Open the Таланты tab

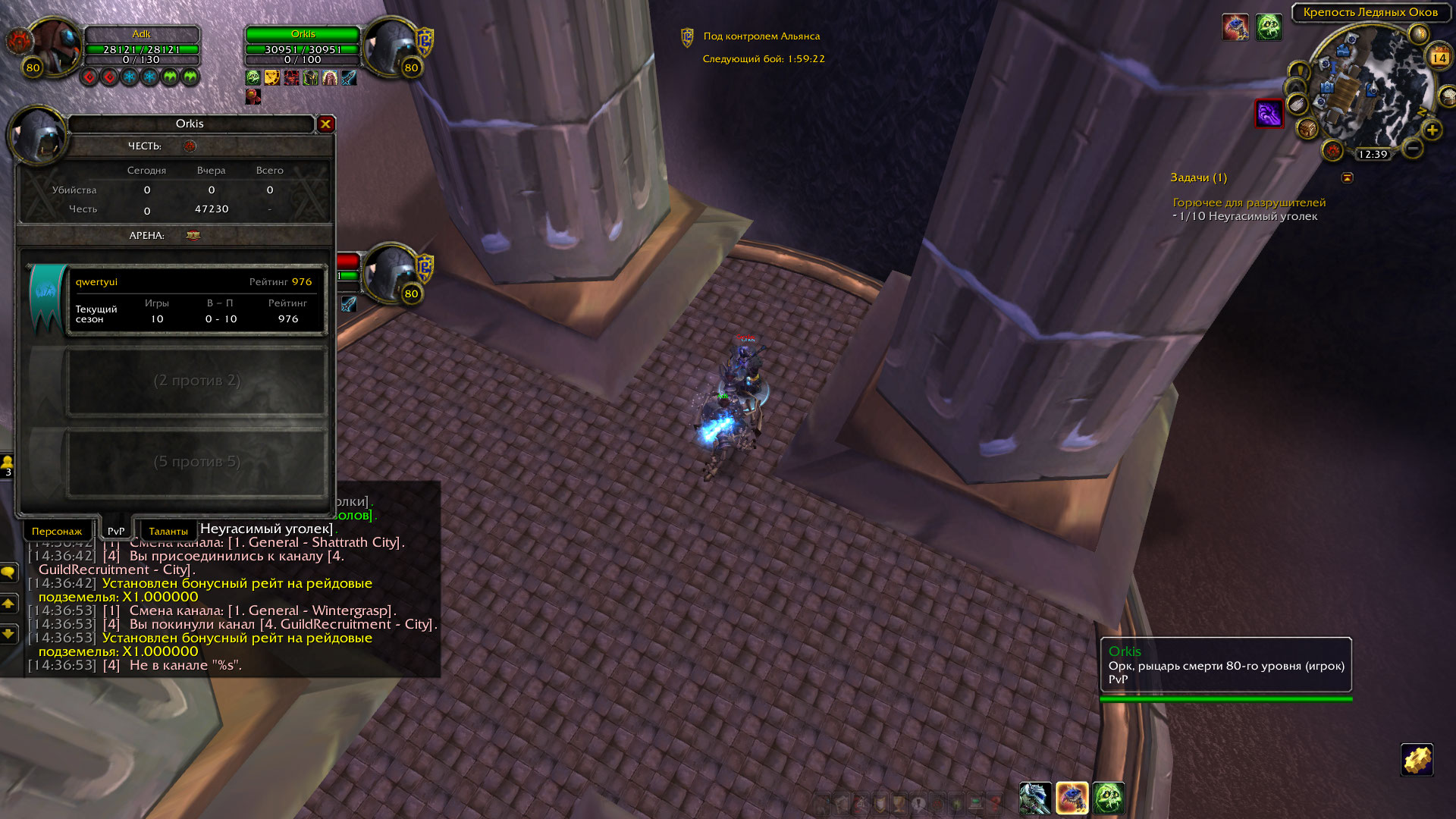168,531
